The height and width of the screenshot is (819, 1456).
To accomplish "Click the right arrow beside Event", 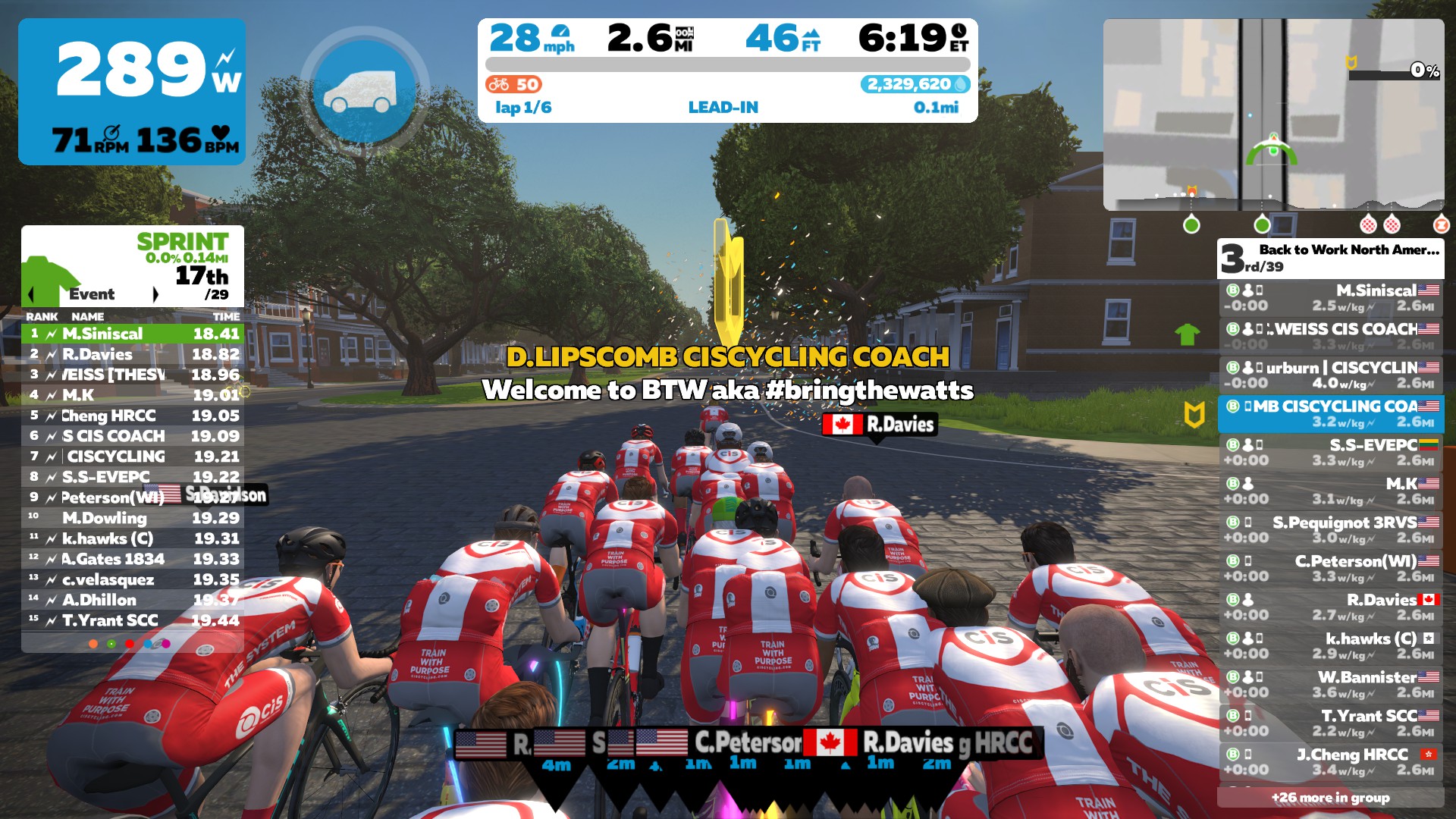I will pyautogui.click(x=155, y=294).
